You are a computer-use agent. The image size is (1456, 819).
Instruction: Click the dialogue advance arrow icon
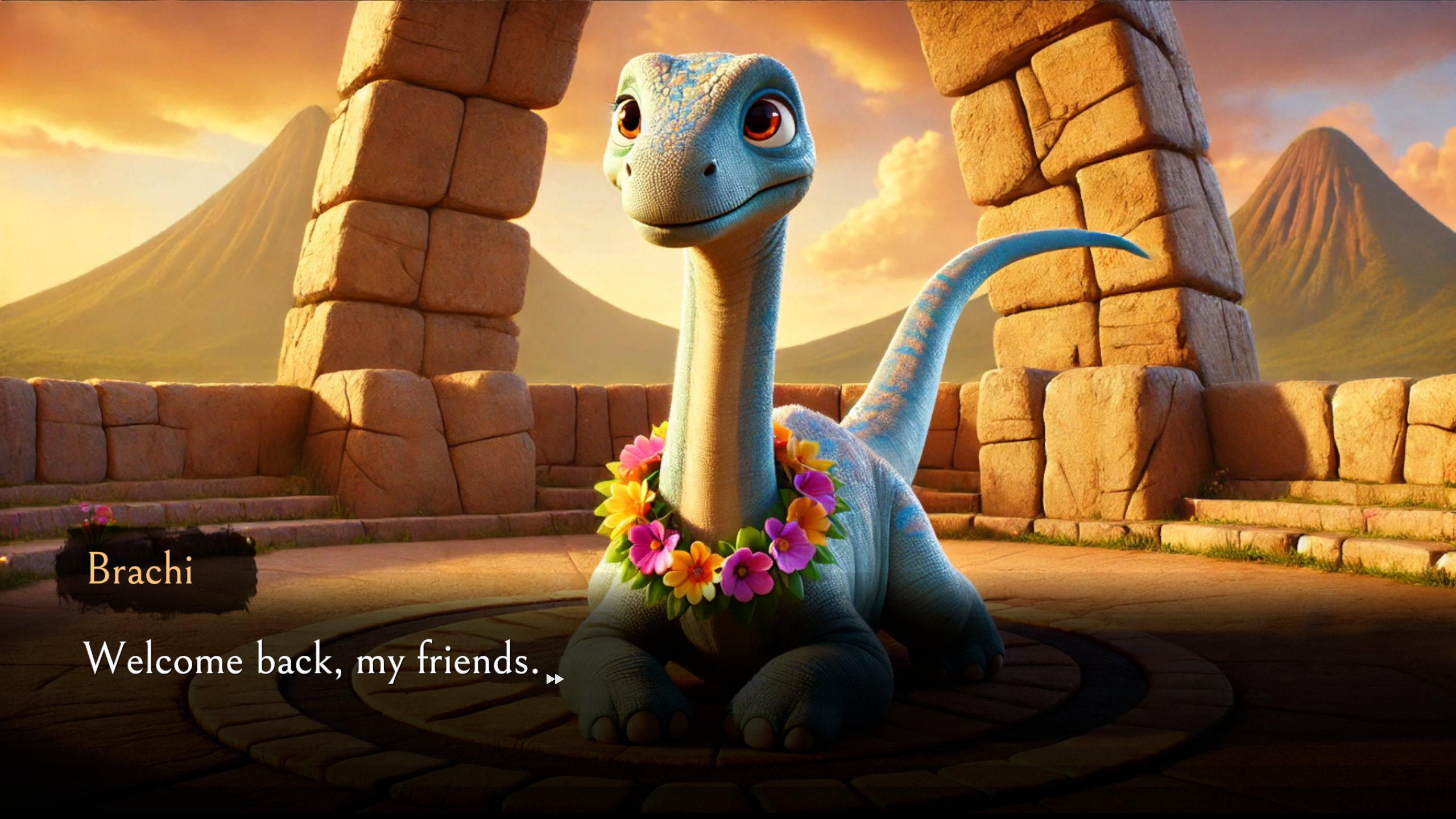click(554, 679)
